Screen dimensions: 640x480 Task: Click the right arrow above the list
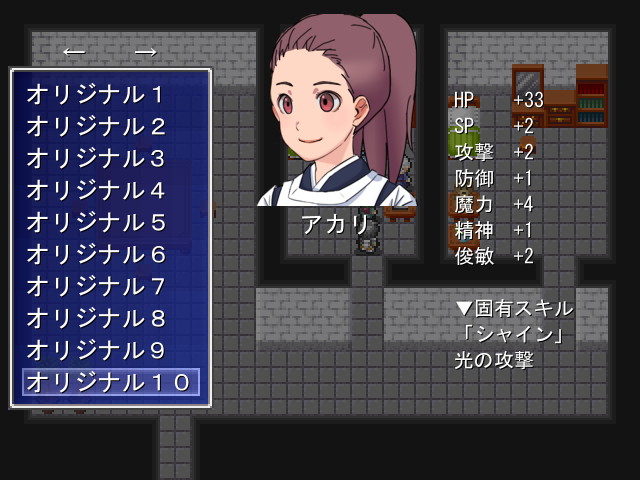click(x=146, y=51)
